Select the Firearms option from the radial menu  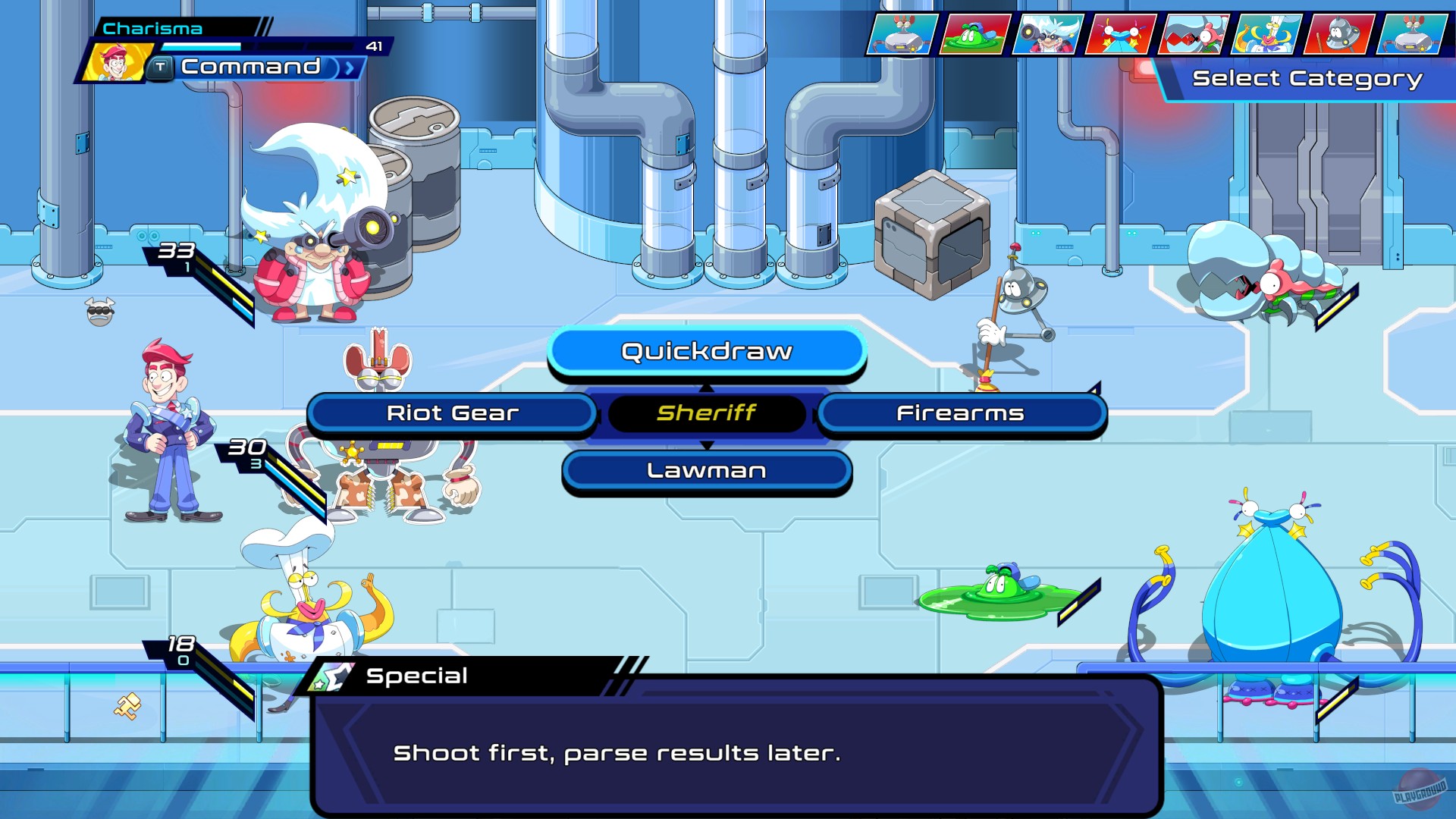[961, 413]
